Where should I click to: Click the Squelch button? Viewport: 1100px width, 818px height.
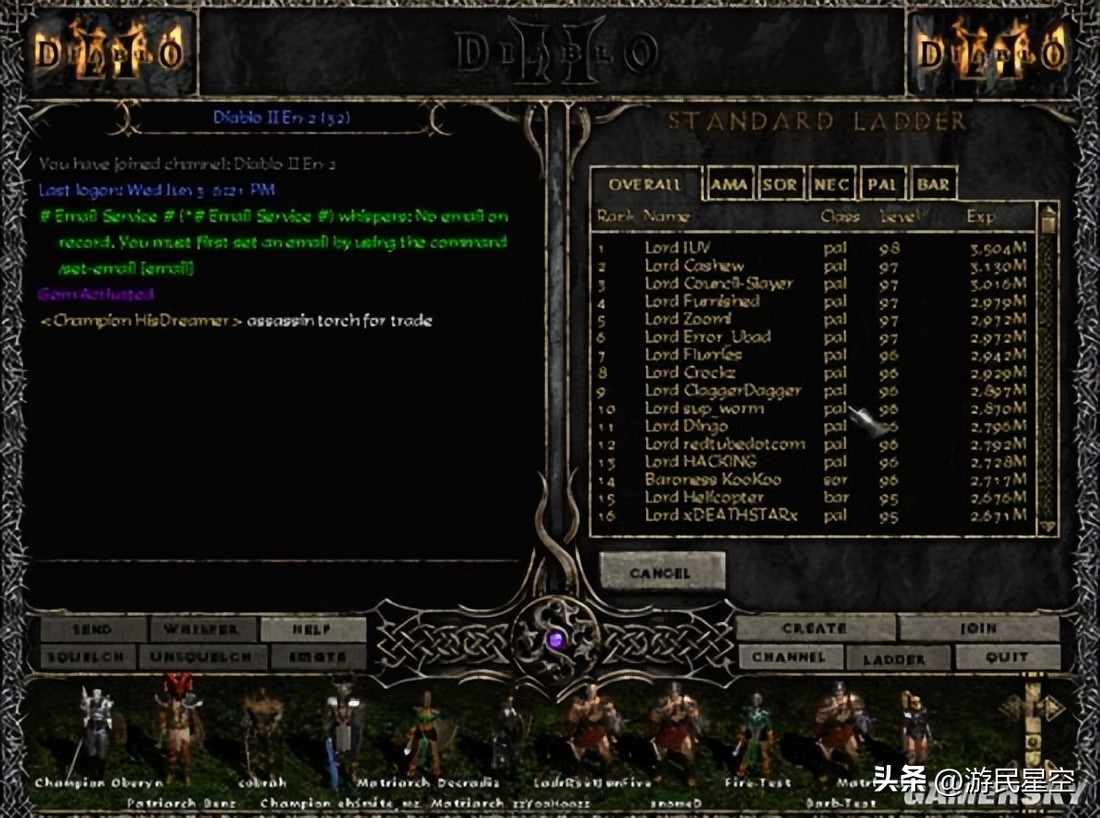(87, 658)
